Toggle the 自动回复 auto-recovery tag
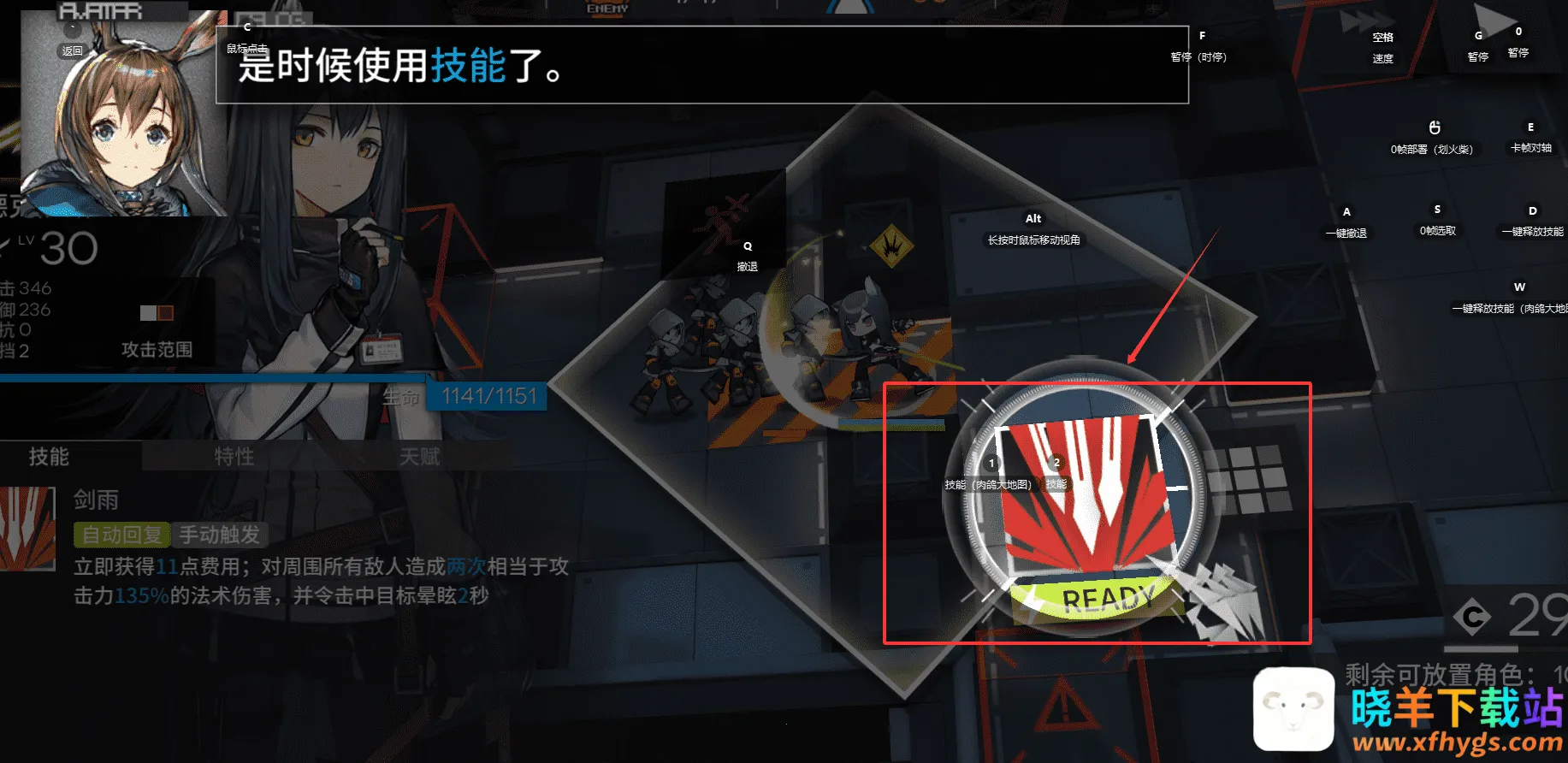The height and width of the screenshot is (763, 1568). pyautogui.click(x=122, y=534)
